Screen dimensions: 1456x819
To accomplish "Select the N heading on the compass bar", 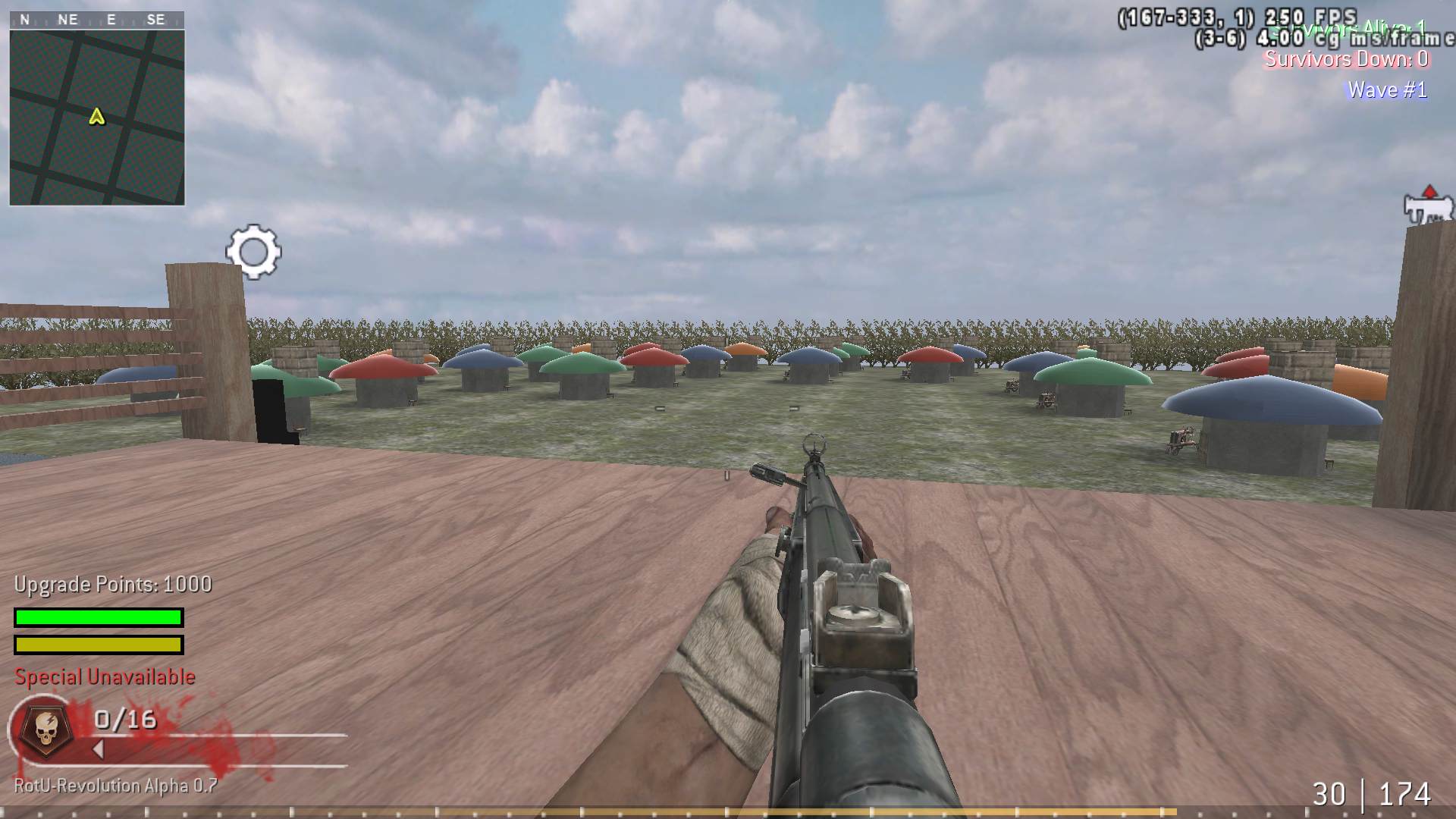I will pyautogui.click(x=24, y=20).
